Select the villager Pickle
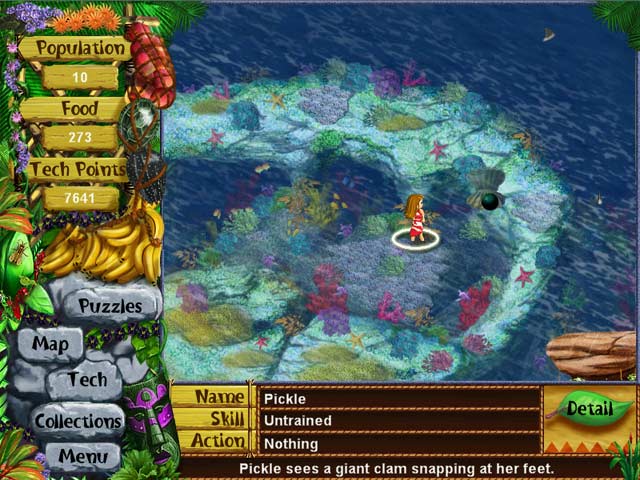Viewport: 640px width, 480px height. click(415, 218)
